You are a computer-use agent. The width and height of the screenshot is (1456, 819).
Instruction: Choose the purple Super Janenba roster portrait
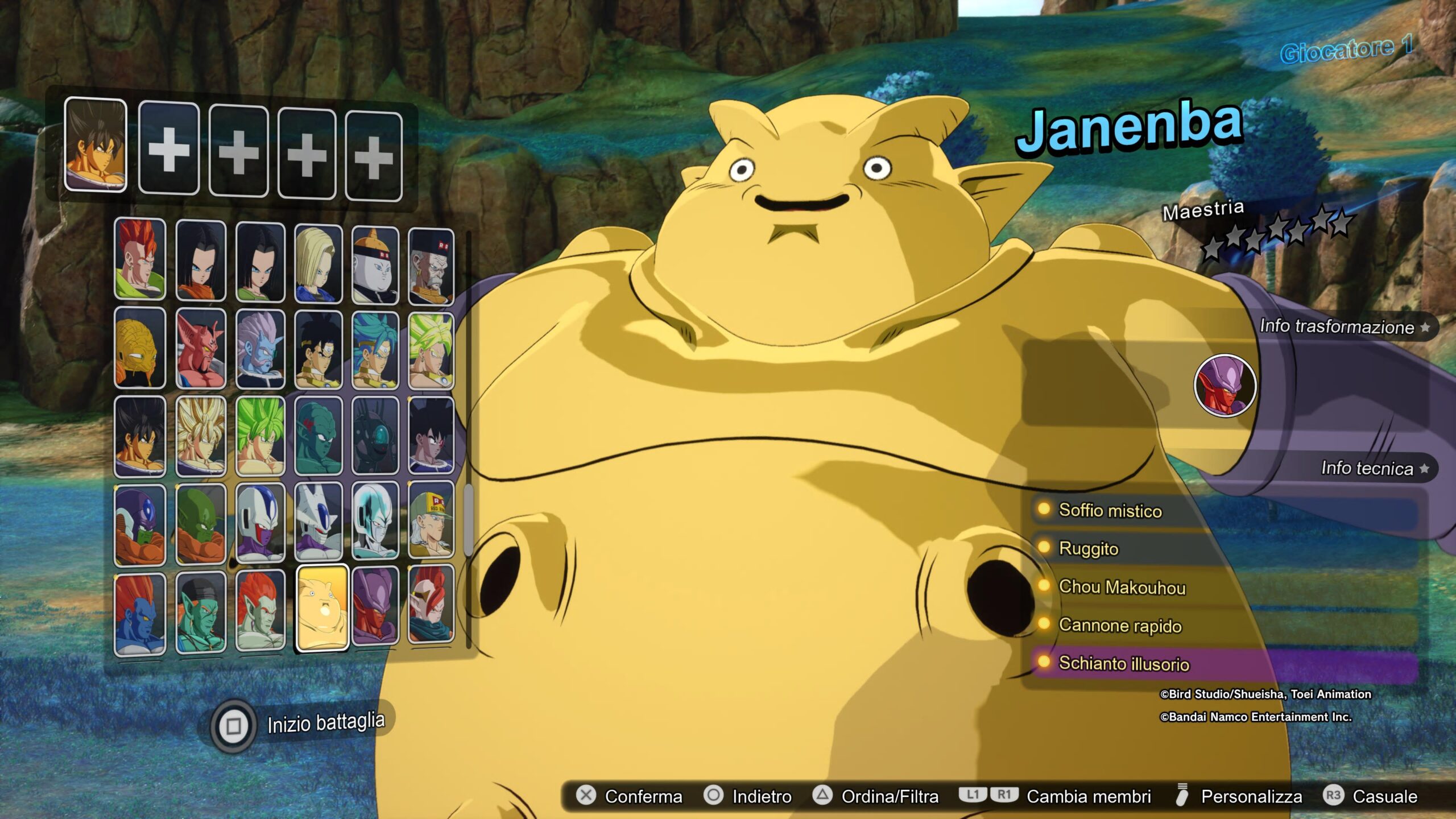pos(375,606)
